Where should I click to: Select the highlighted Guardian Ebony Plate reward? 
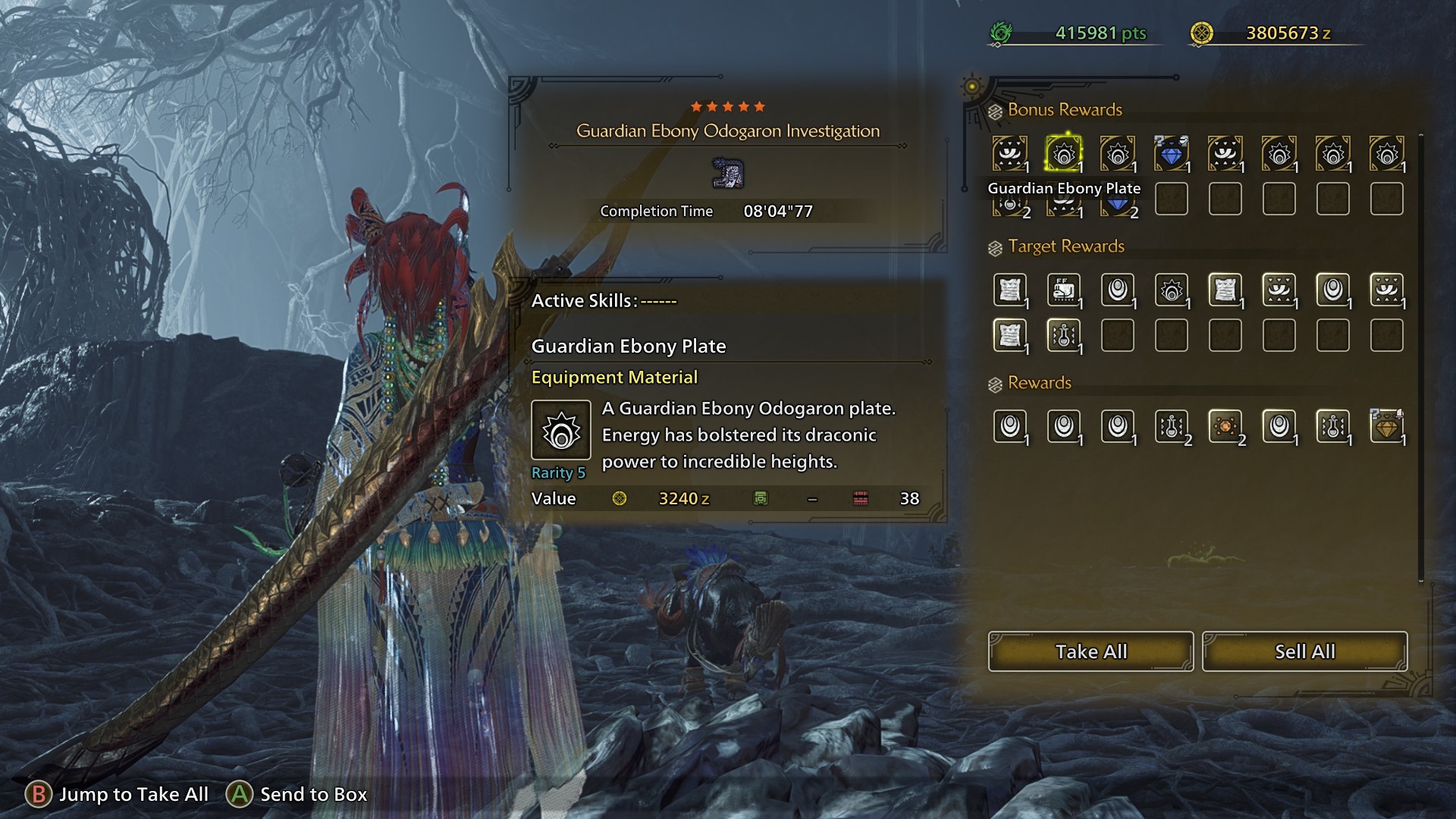click(1063, 154)
